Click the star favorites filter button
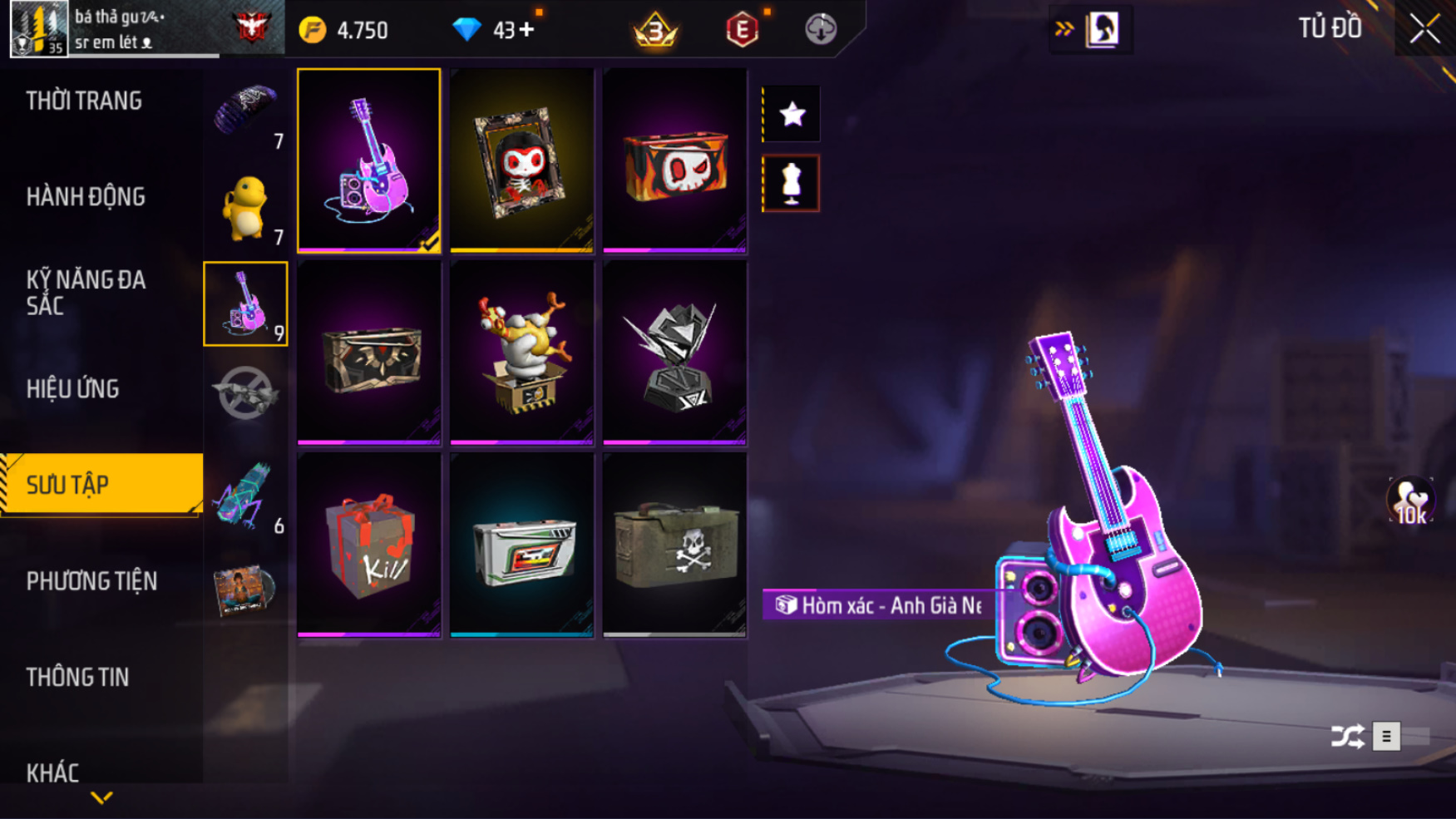This screenshot has height=819, width=1456. pyautogui.click(x=792, y=114)
